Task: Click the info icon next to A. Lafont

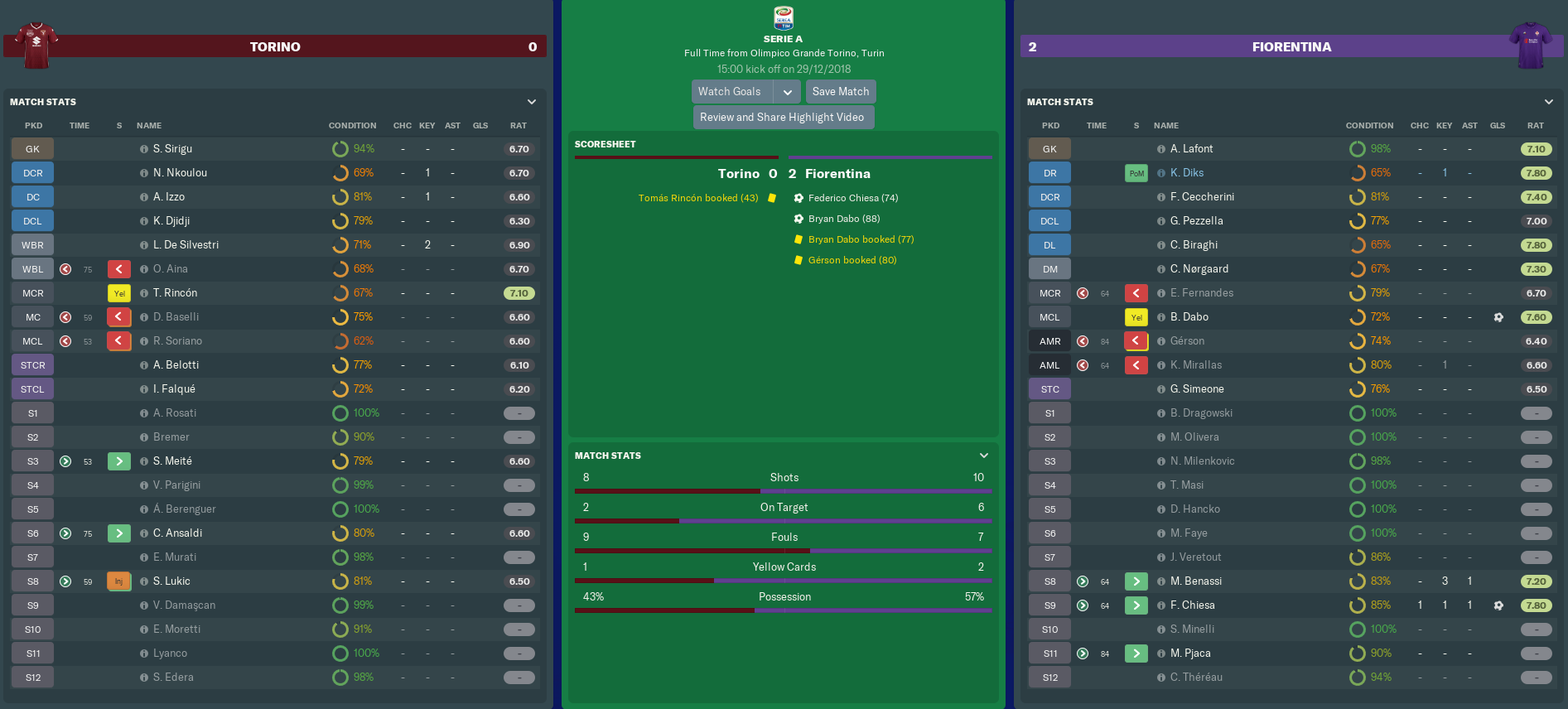Action: point(1161,149)
